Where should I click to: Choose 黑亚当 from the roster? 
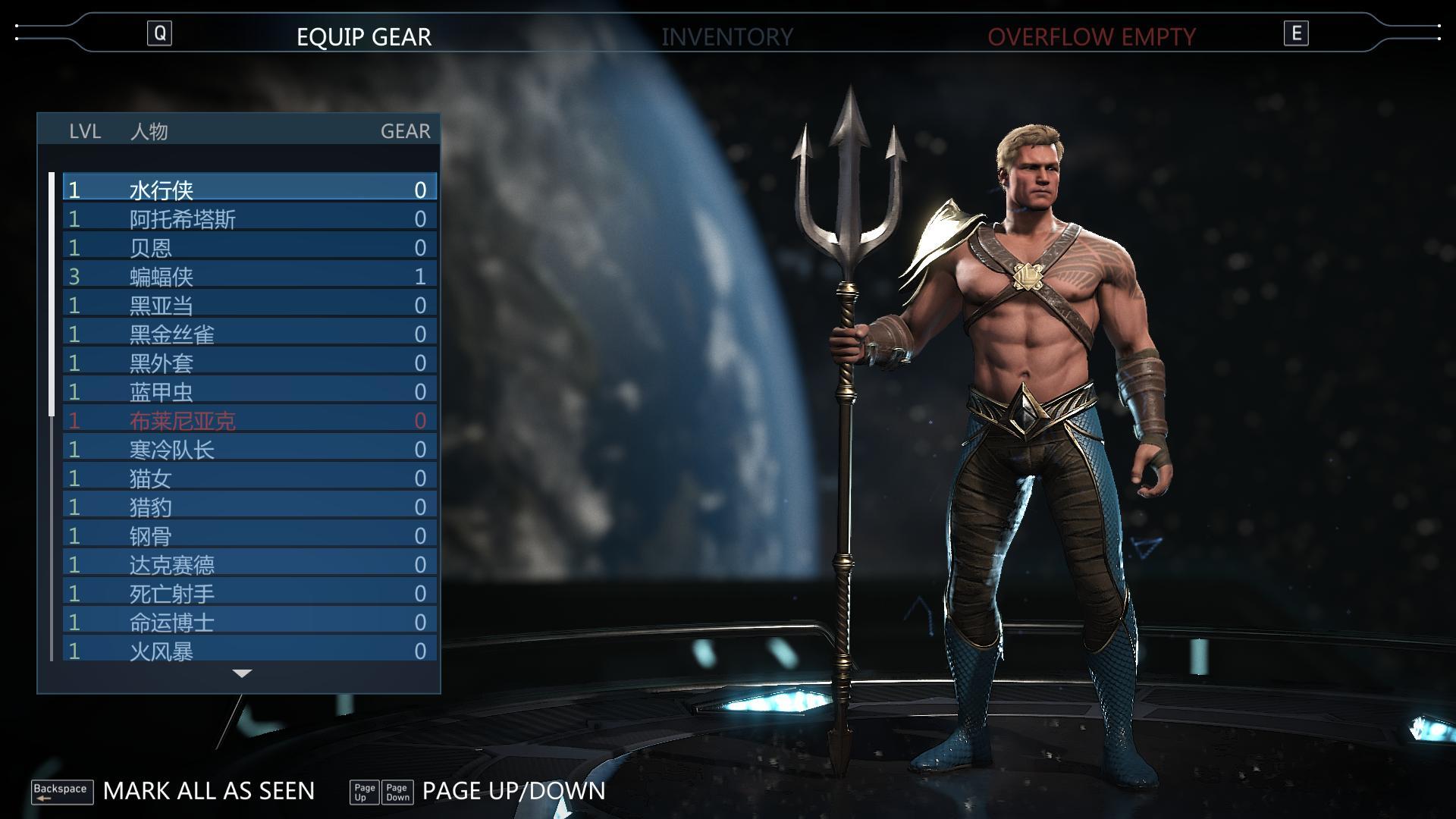click(249, 305)
